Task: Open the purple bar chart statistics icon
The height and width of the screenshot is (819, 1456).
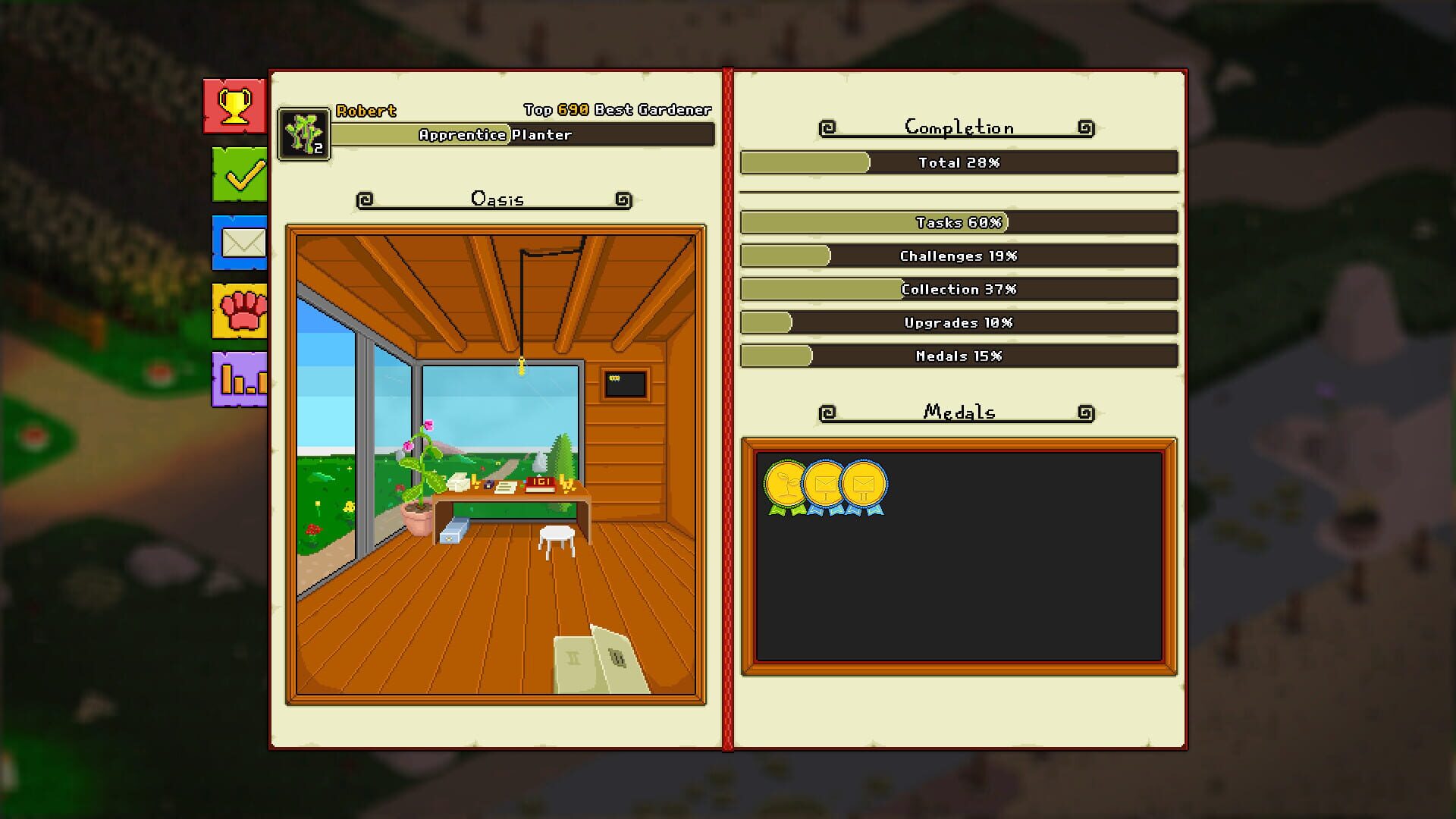Action: point(239,379)
